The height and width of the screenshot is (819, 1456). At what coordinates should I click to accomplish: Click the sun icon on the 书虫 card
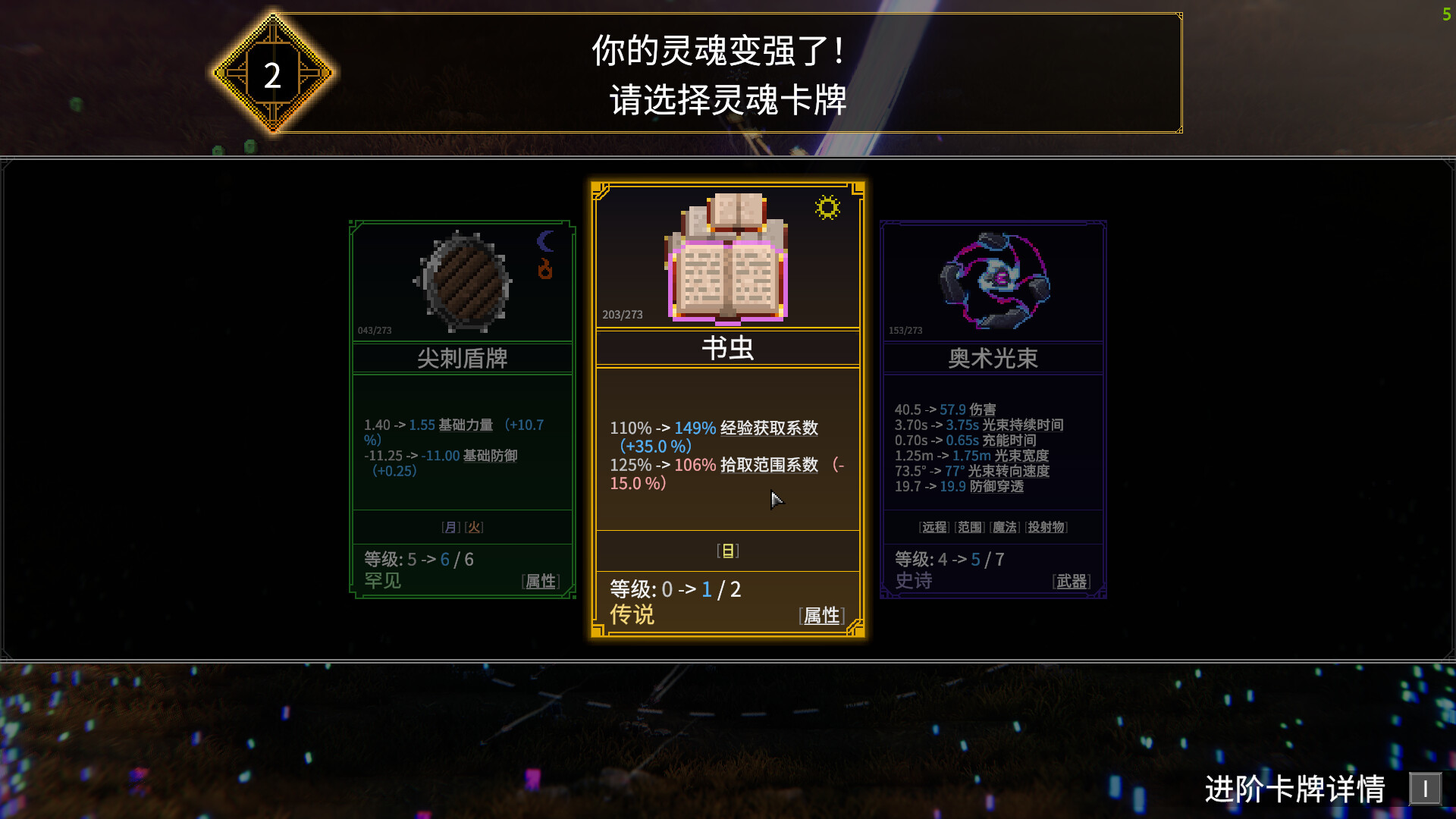click(827, 207)
